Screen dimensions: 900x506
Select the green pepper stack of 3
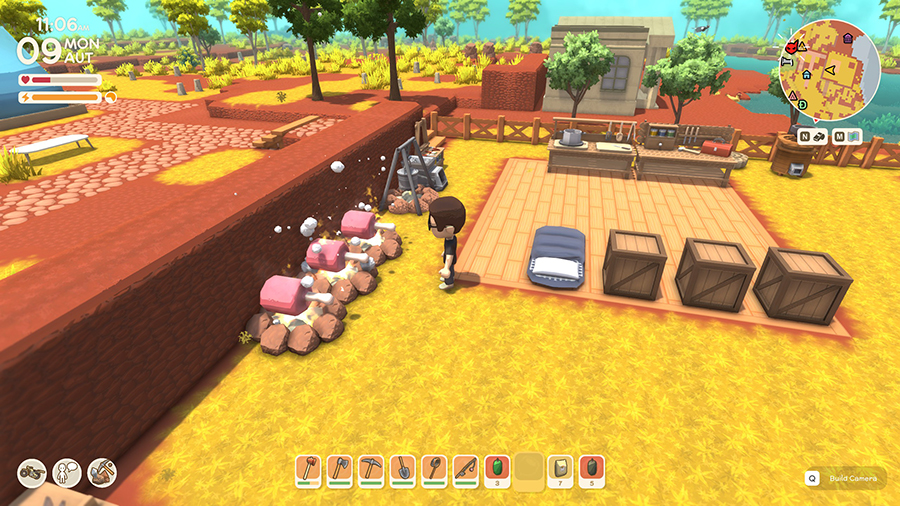(x=495, y=469)
